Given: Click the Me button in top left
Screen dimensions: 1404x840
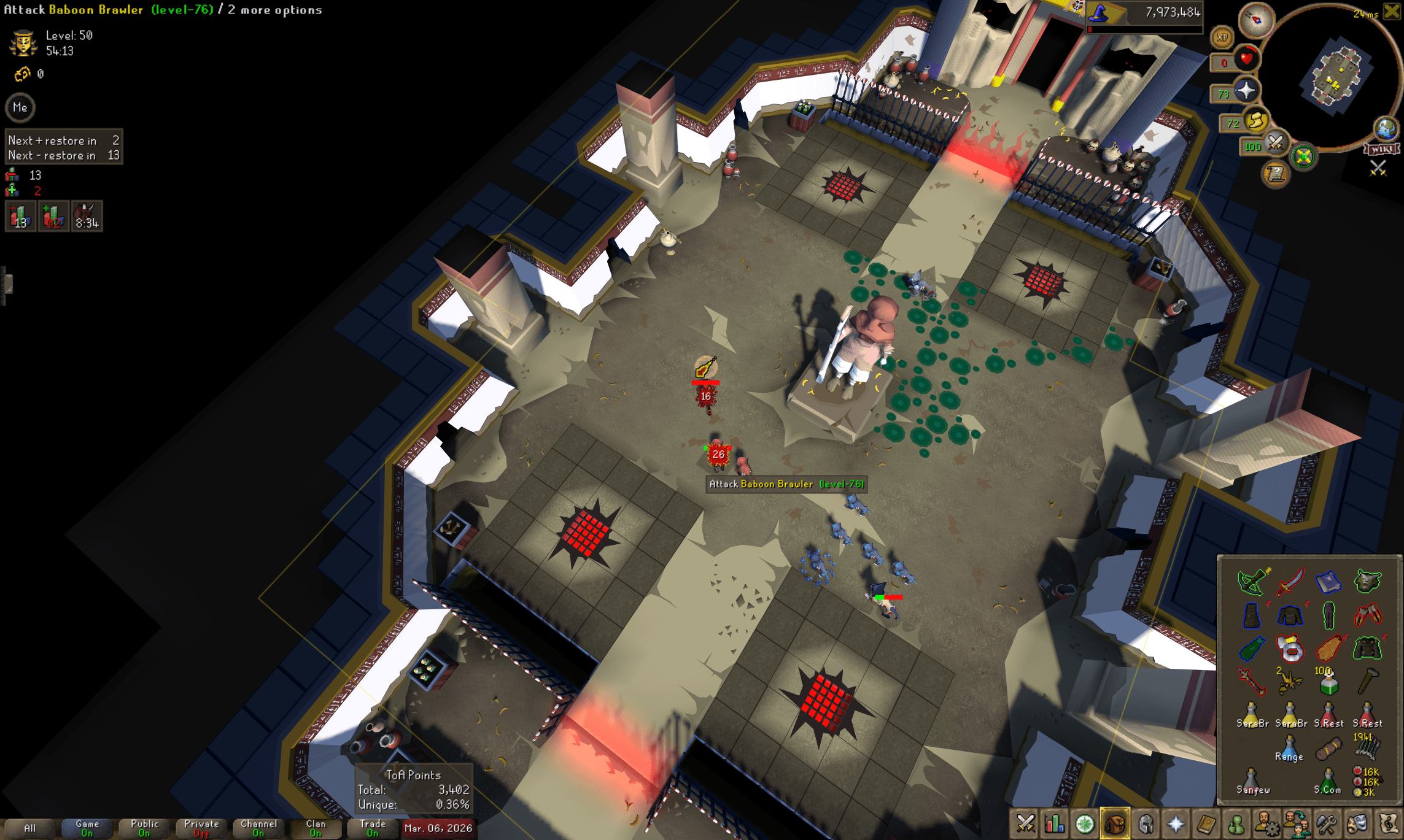Looking at the screenshot, I should pos(20,107).
